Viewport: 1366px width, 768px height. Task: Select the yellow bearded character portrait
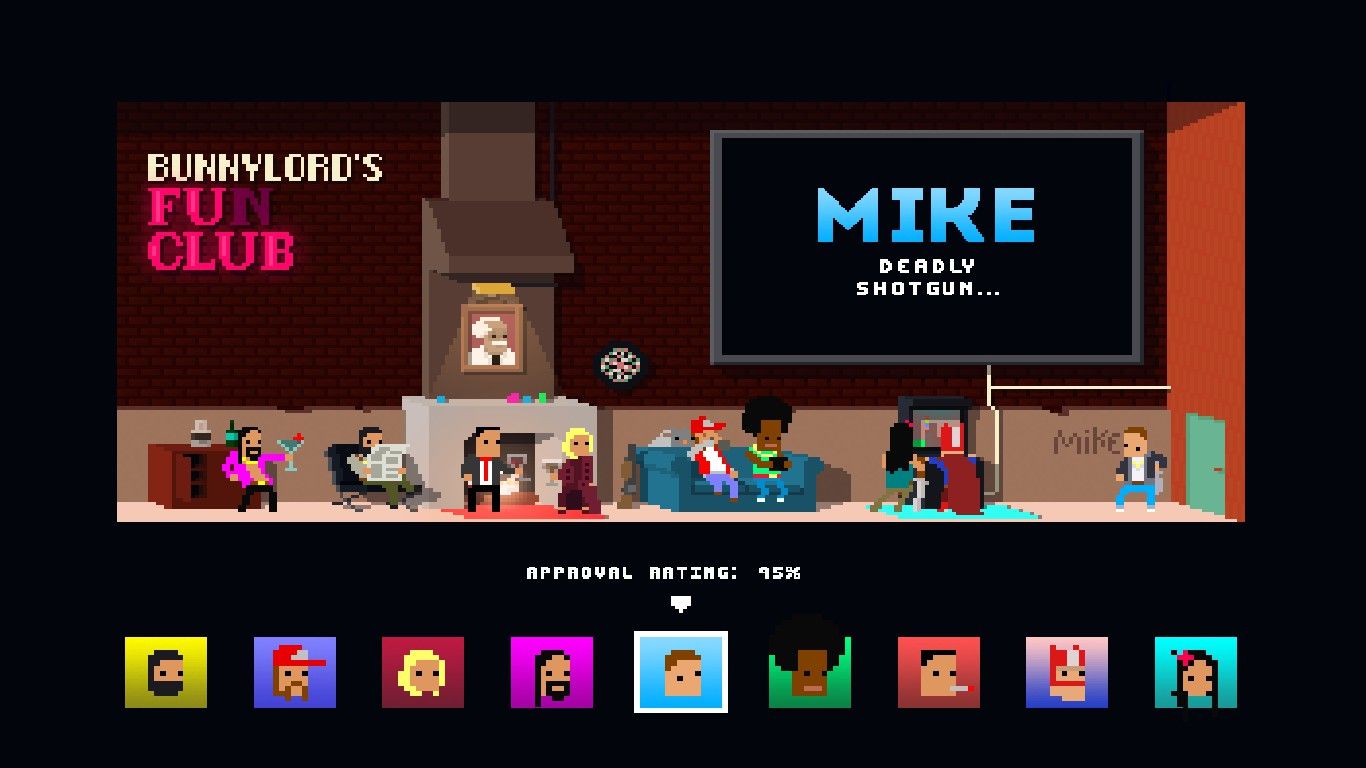tap(165, 673)
